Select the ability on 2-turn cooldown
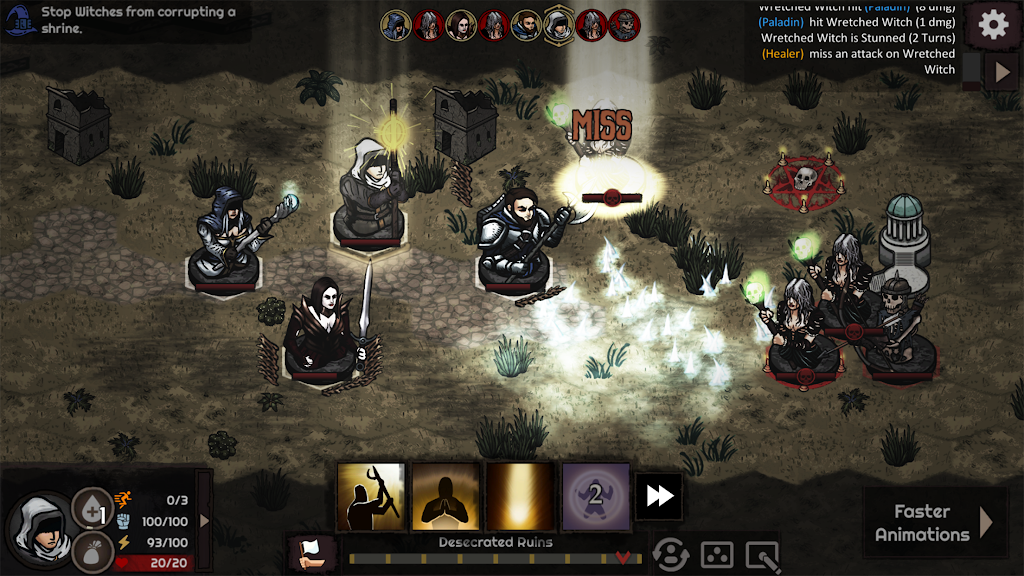Screen dimensions: 1024x576 coord(595,496)
